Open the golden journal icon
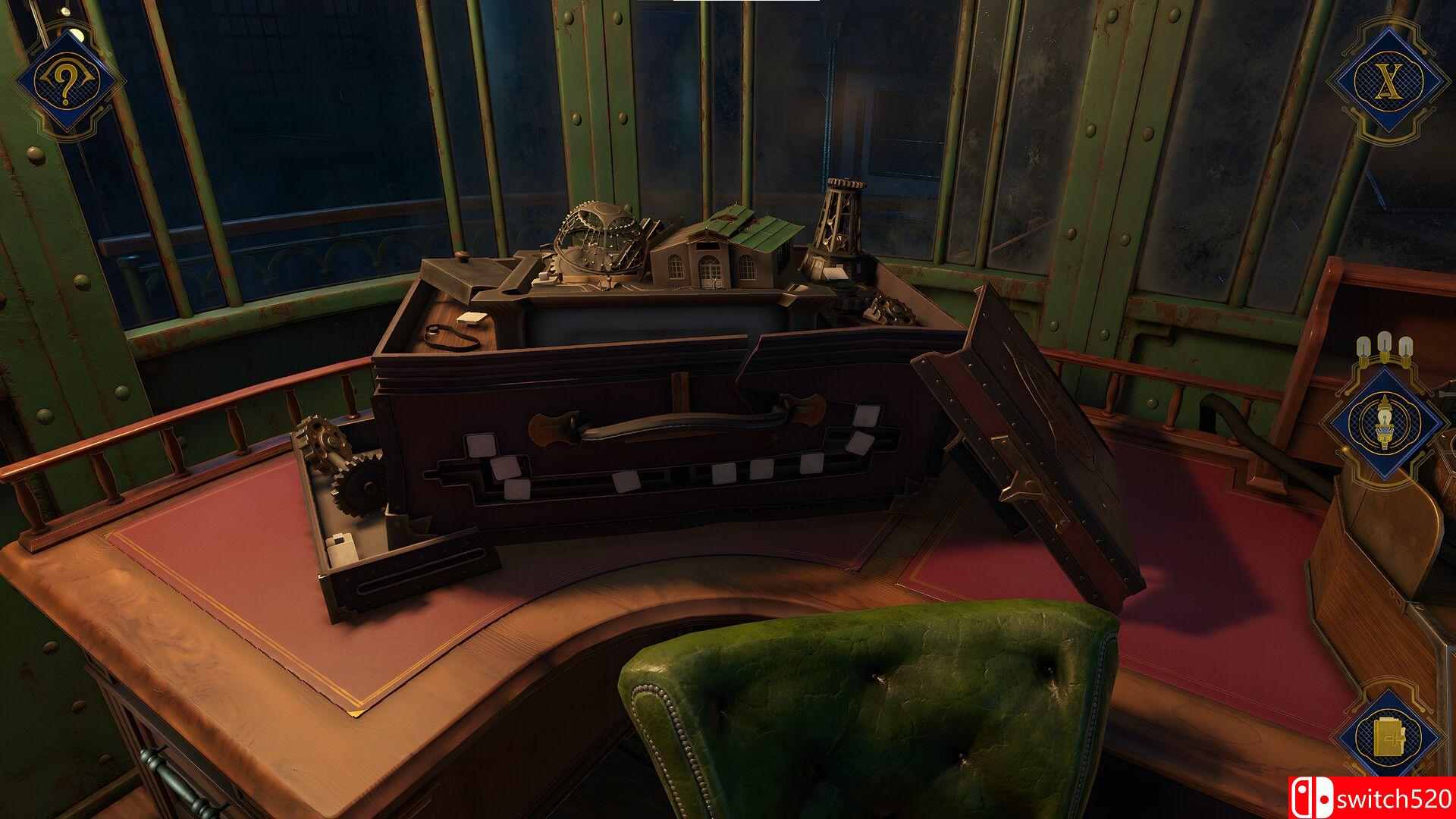1456x819 pixels. [1387, 739]
